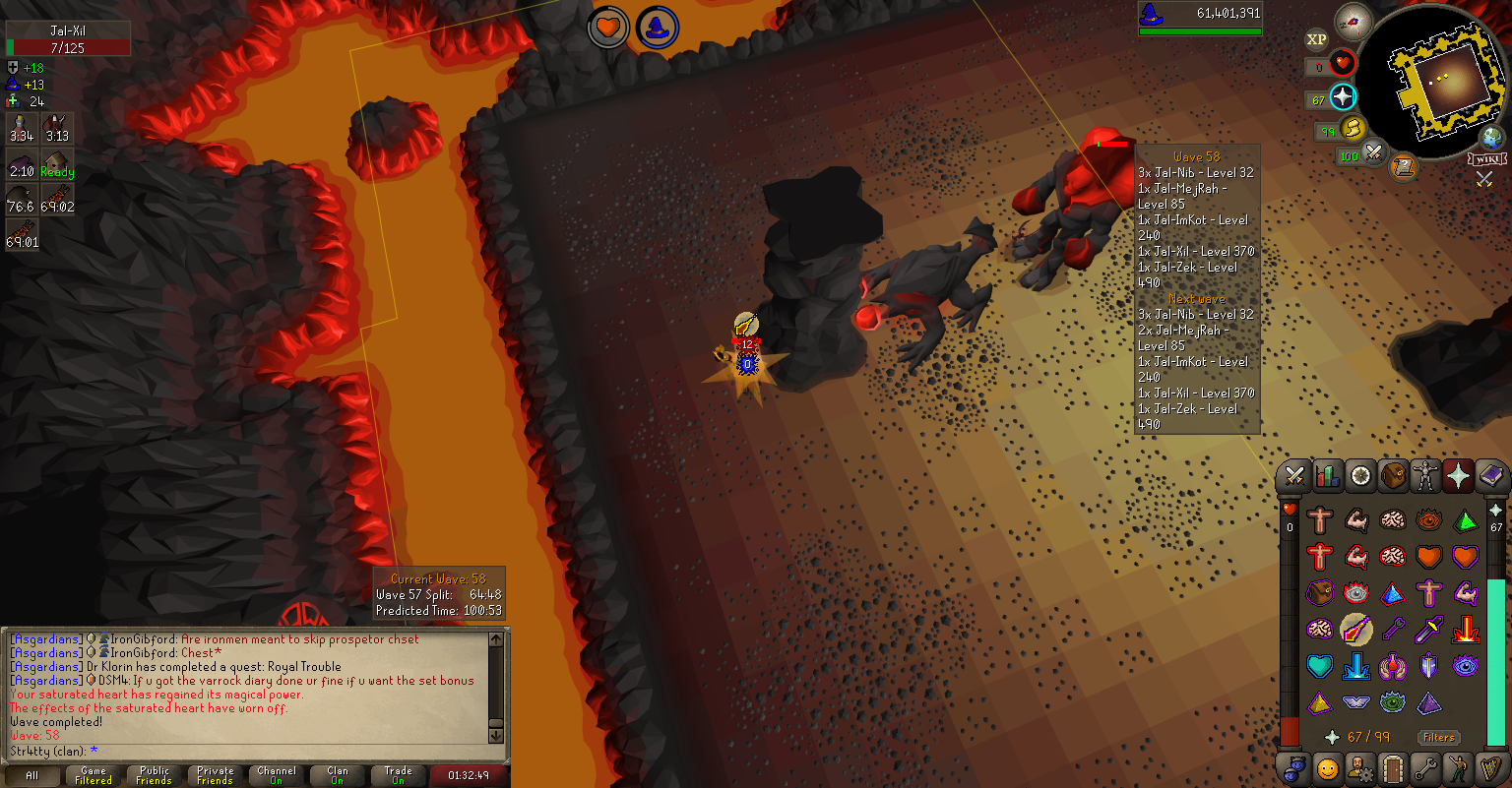
Task: Open the world map globe
Action: (x=1493, y=138)
